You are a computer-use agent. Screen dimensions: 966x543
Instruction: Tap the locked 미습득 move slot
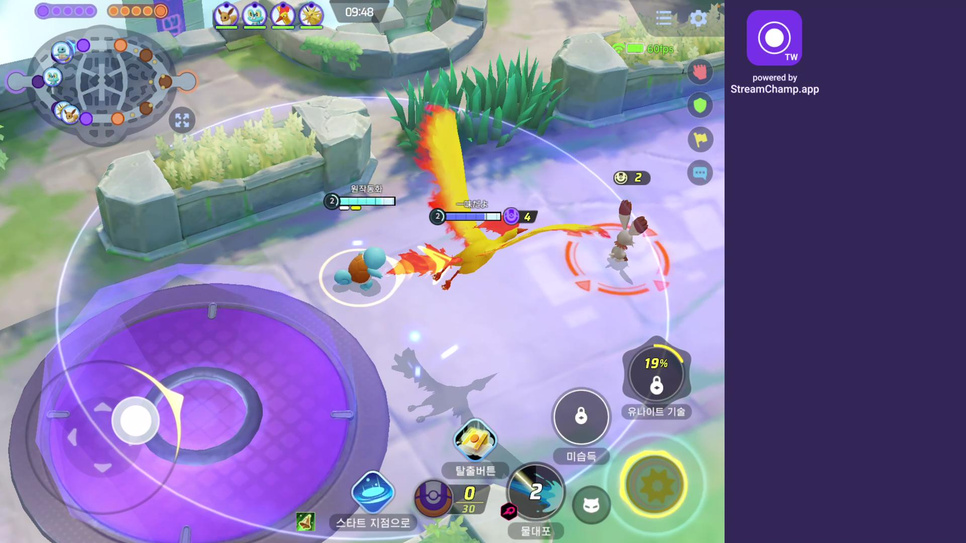pyautogui.click(x=581, y=416)
